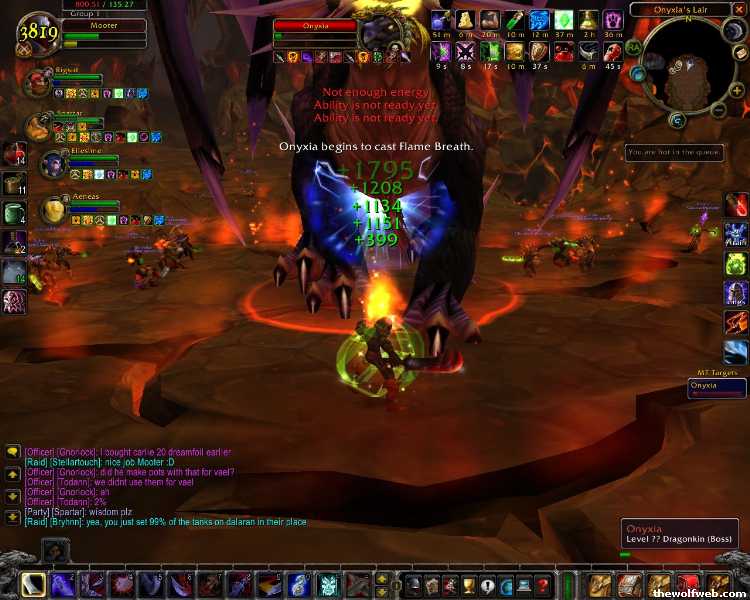Use the red flask on the right side bar

(x=736, y=205)
